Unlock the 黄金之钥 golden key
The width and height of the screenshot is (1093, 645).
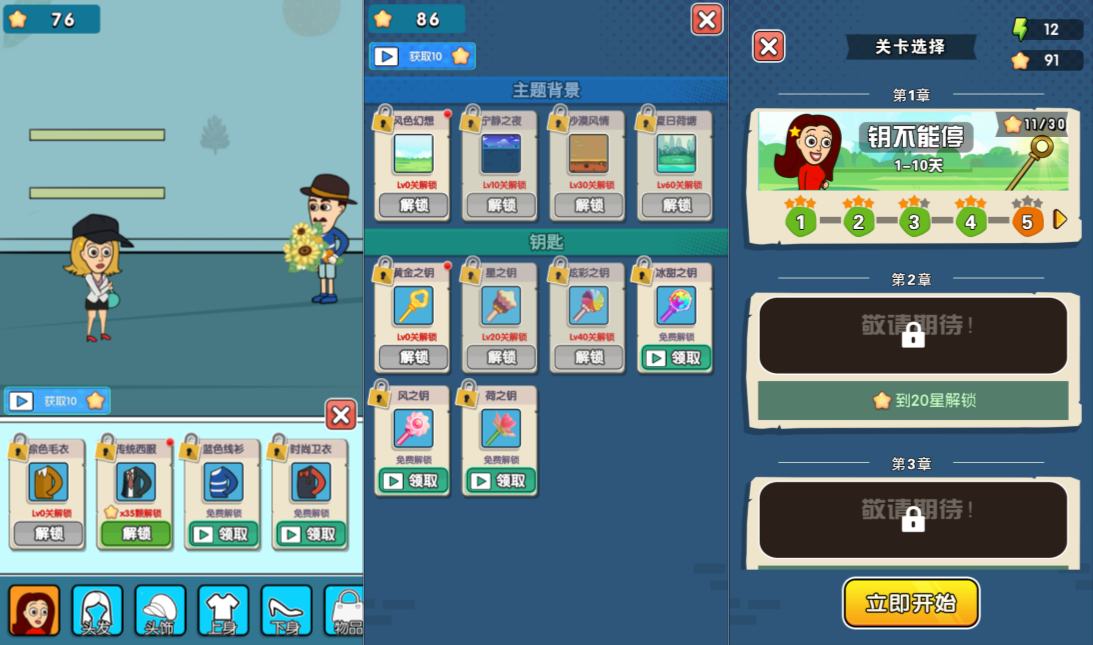pos(412,357)
